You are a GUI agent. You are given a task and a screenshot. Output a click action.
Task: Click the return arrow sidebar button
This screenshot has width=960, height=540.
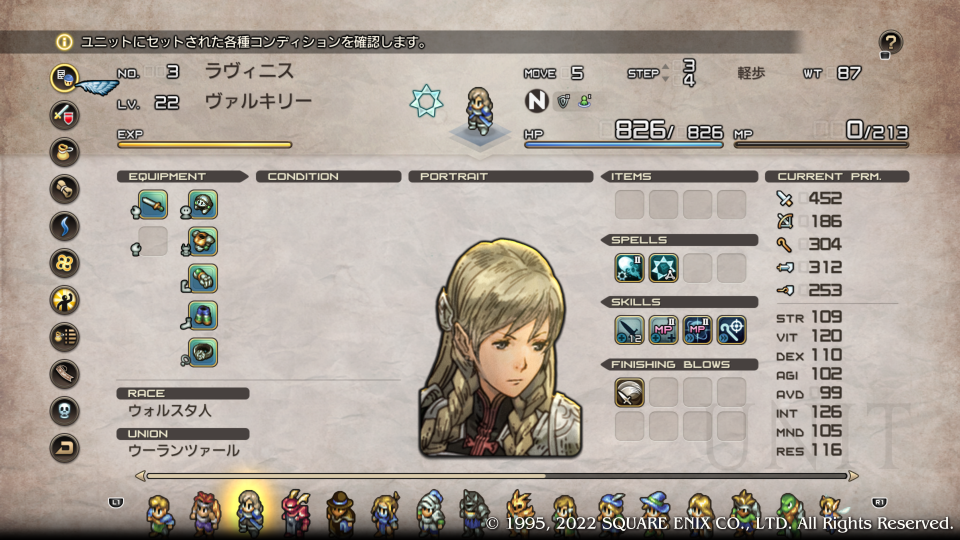click(65, 448)
